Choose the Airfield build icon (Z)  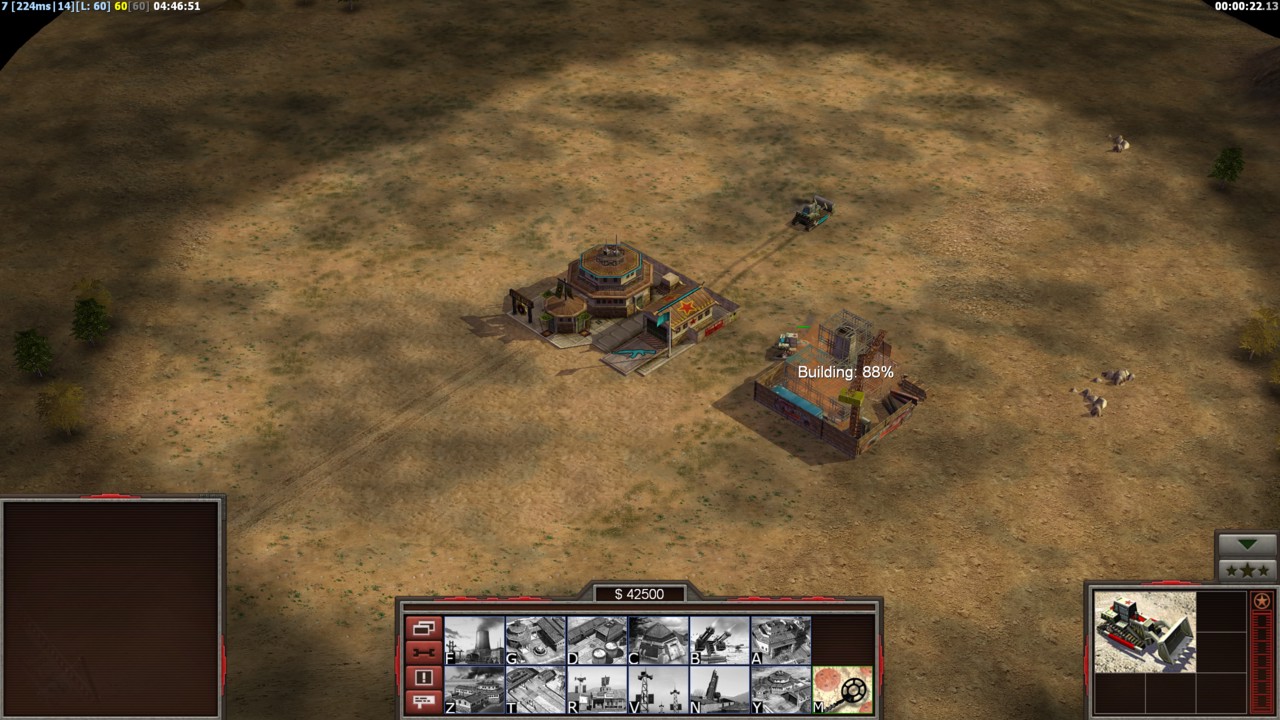pos(474,690)
